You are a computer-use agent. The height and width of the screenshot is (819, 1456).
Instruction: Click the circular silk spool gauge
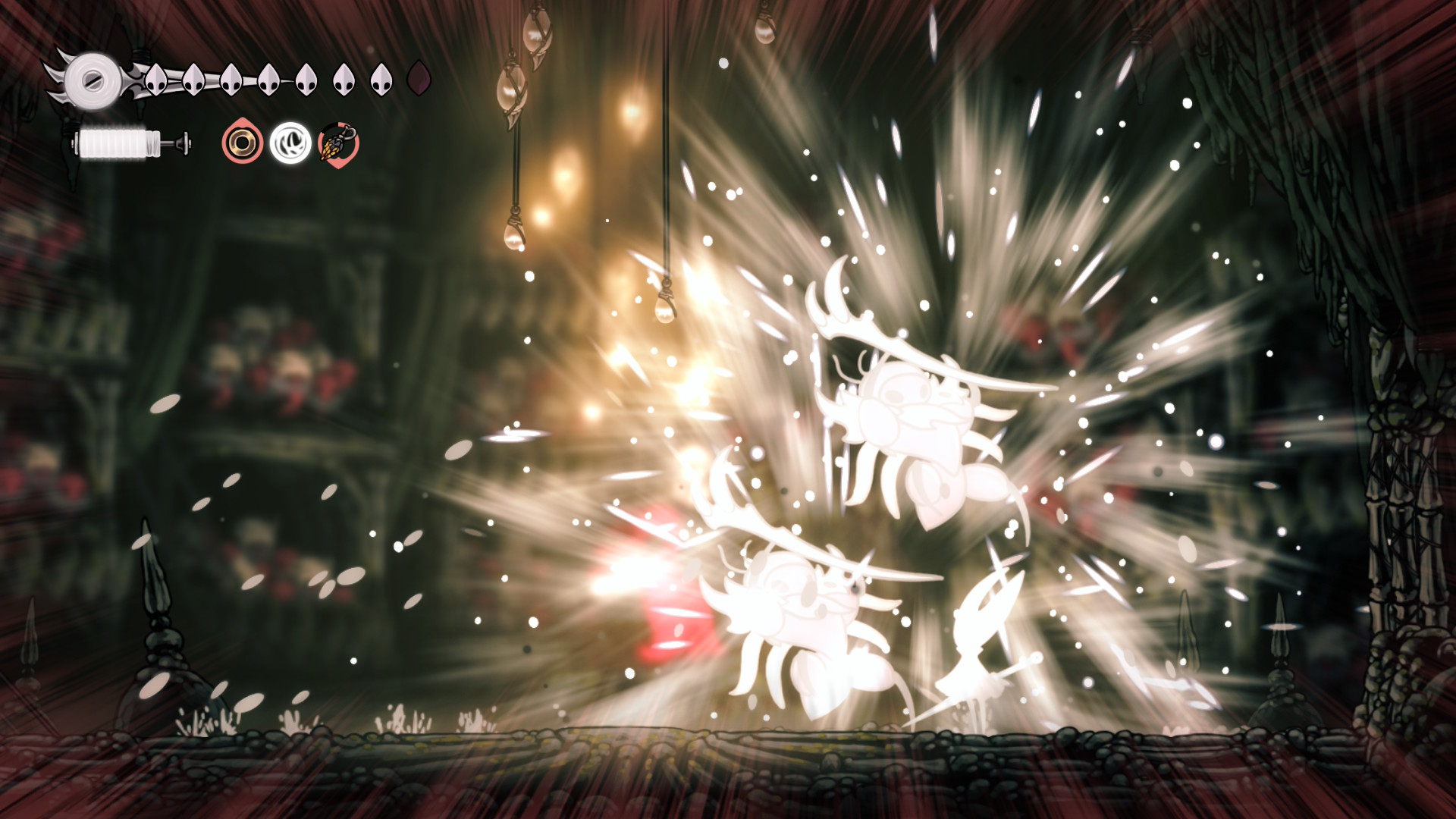(x=94, y=79)
